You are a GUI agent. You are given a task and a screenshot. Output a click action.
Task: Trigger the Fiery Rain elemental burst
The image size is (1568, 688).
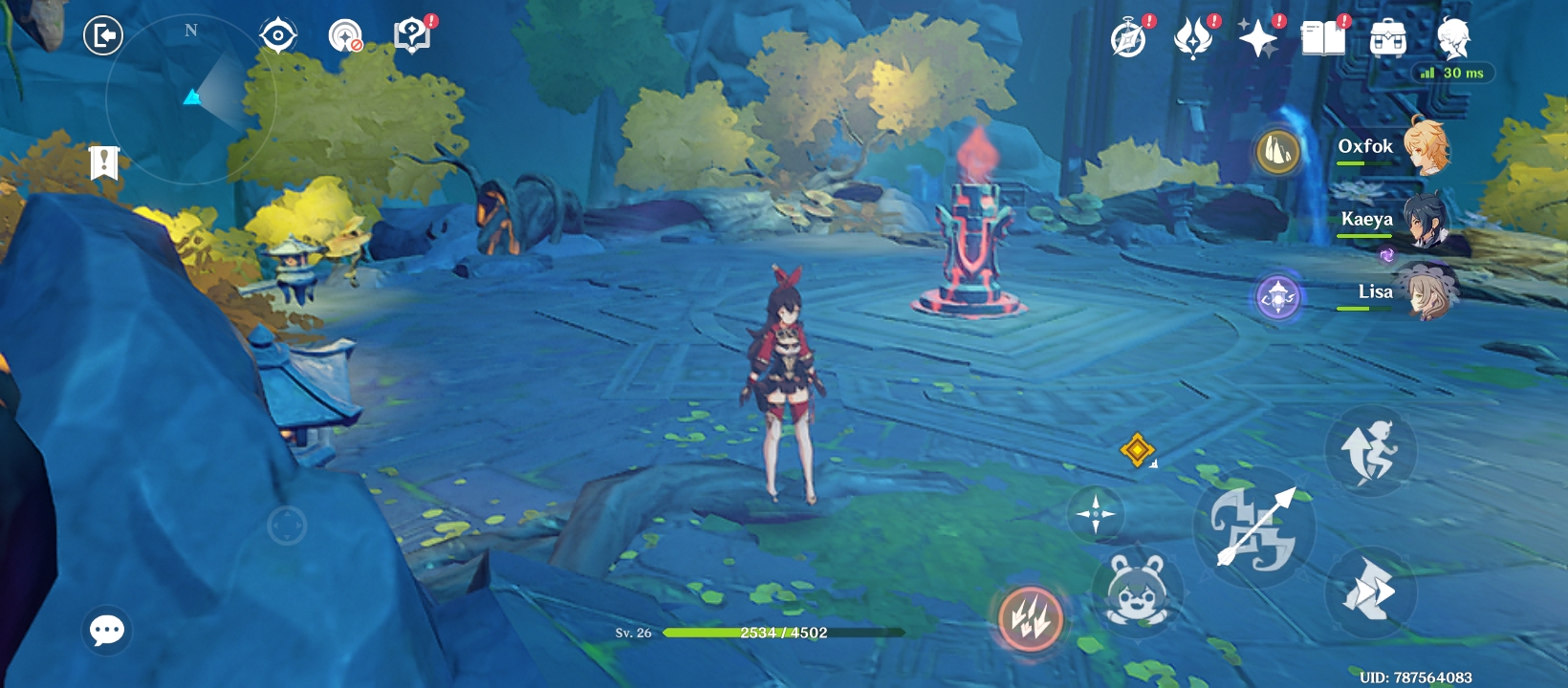pos(1031,618)
